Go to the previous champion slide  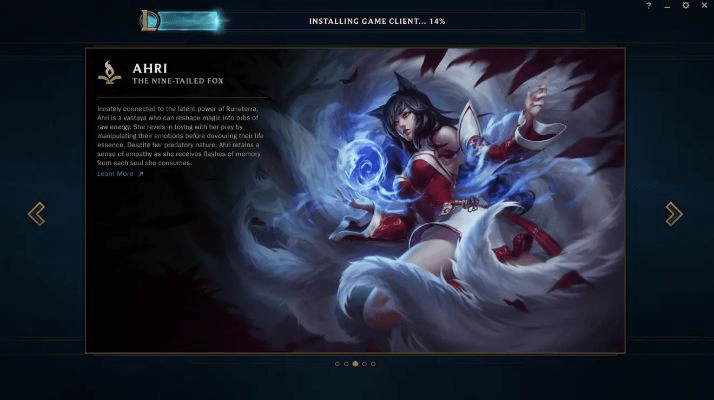click(x=36, y=213)
